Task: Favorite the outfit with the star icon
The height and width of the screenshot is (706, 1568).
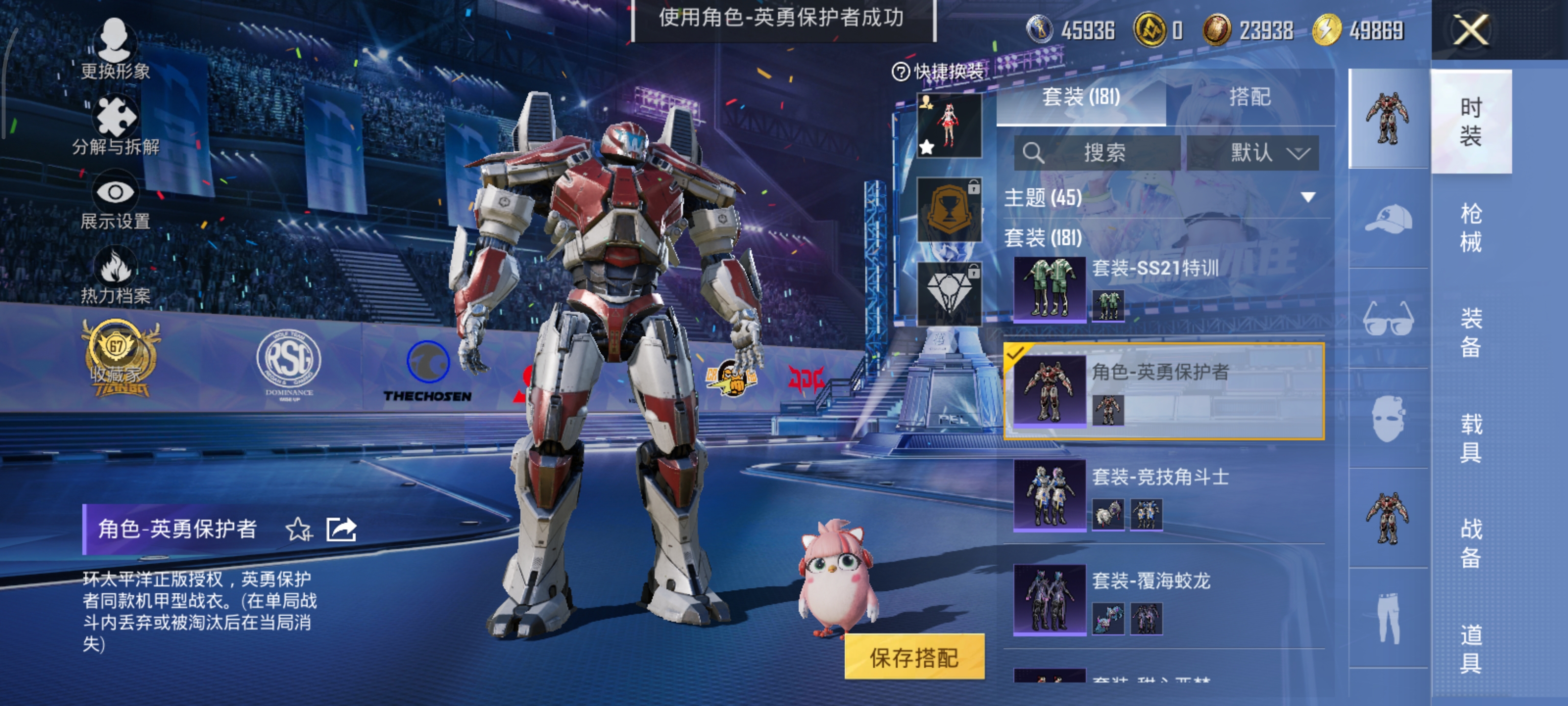Action: point(299,529)
